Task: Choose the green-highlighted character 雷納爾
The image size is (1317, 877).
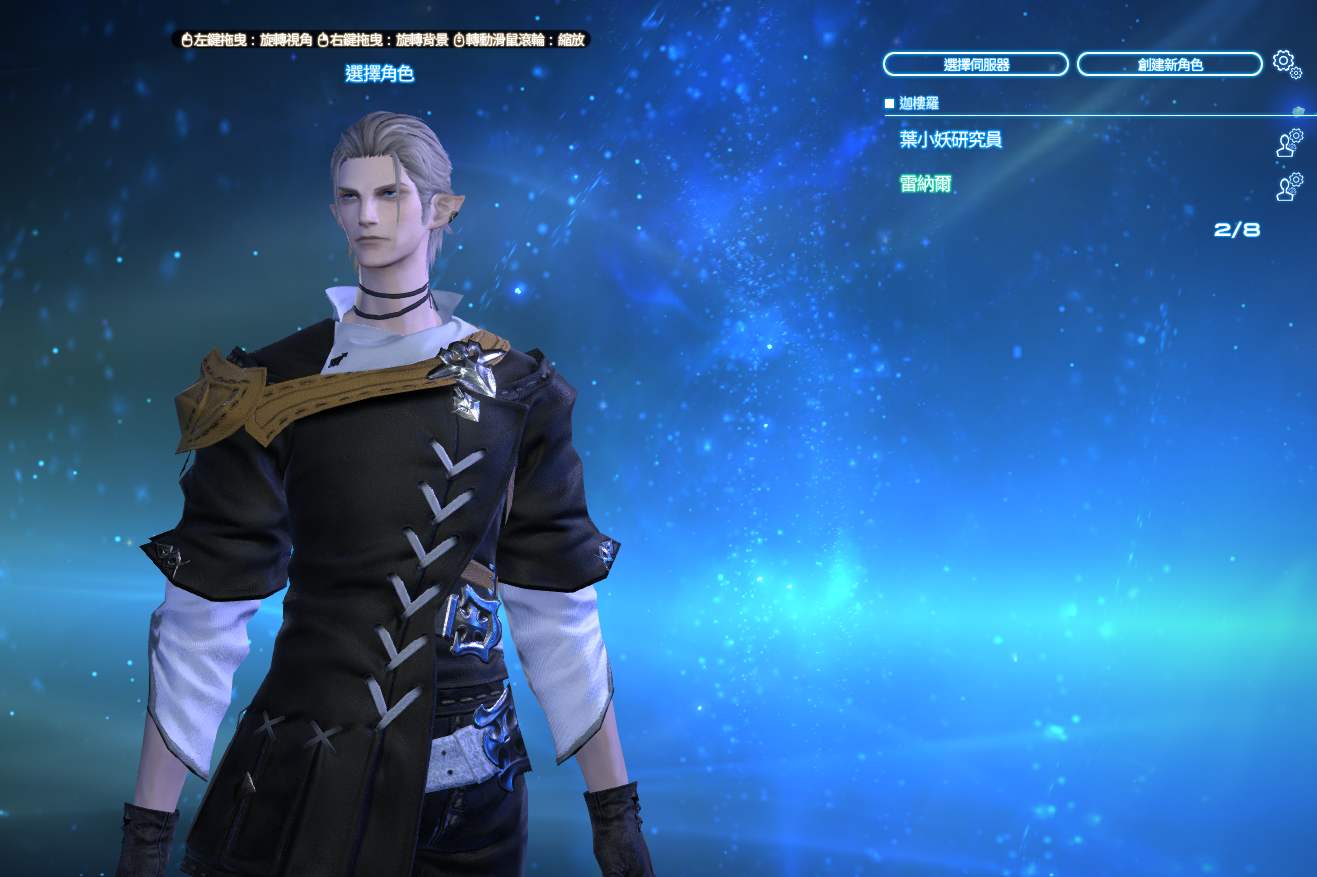Action: tap(925, 184)
